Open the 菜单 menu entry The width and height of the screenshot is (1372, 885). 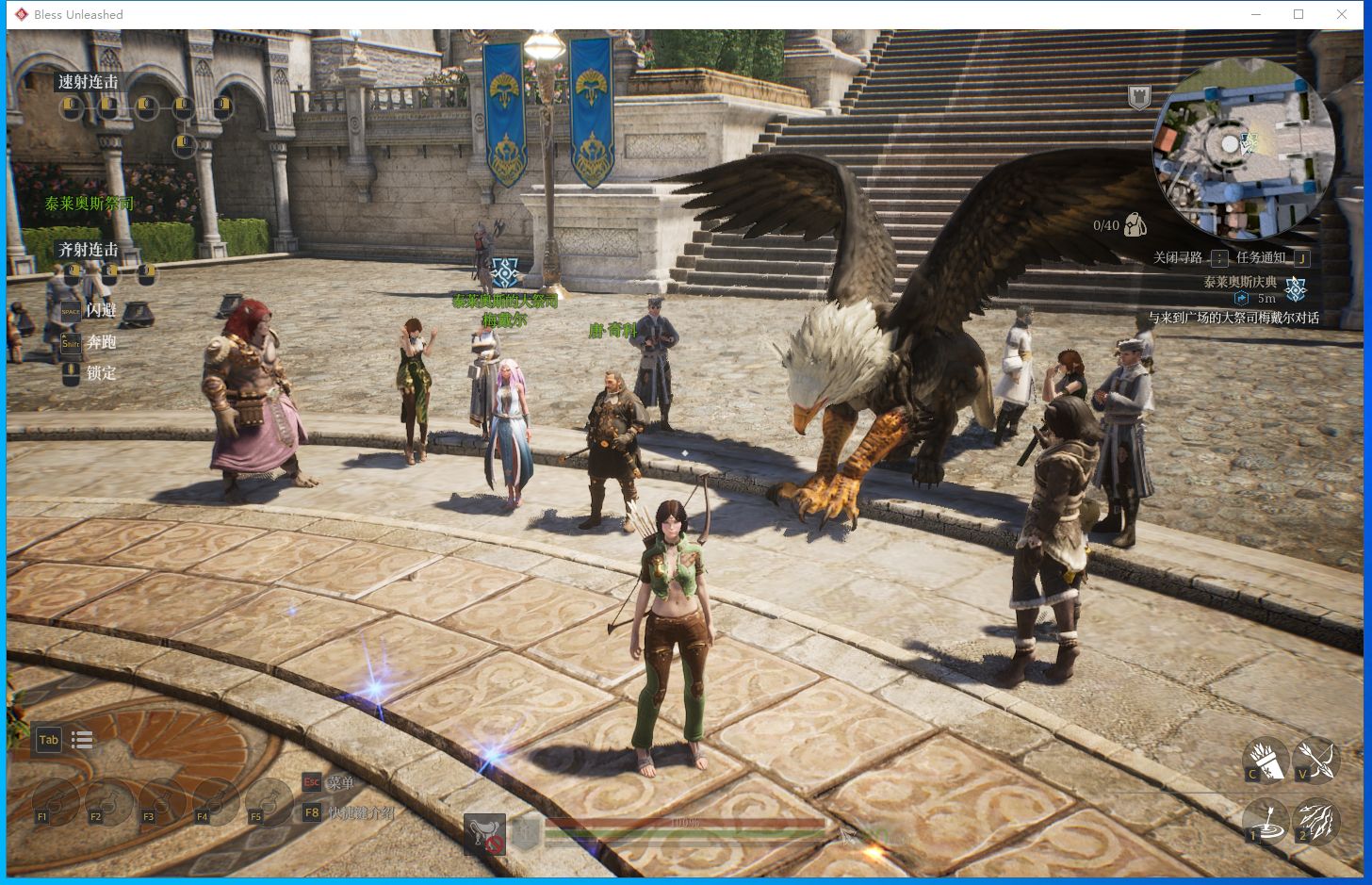coord(340,782)
